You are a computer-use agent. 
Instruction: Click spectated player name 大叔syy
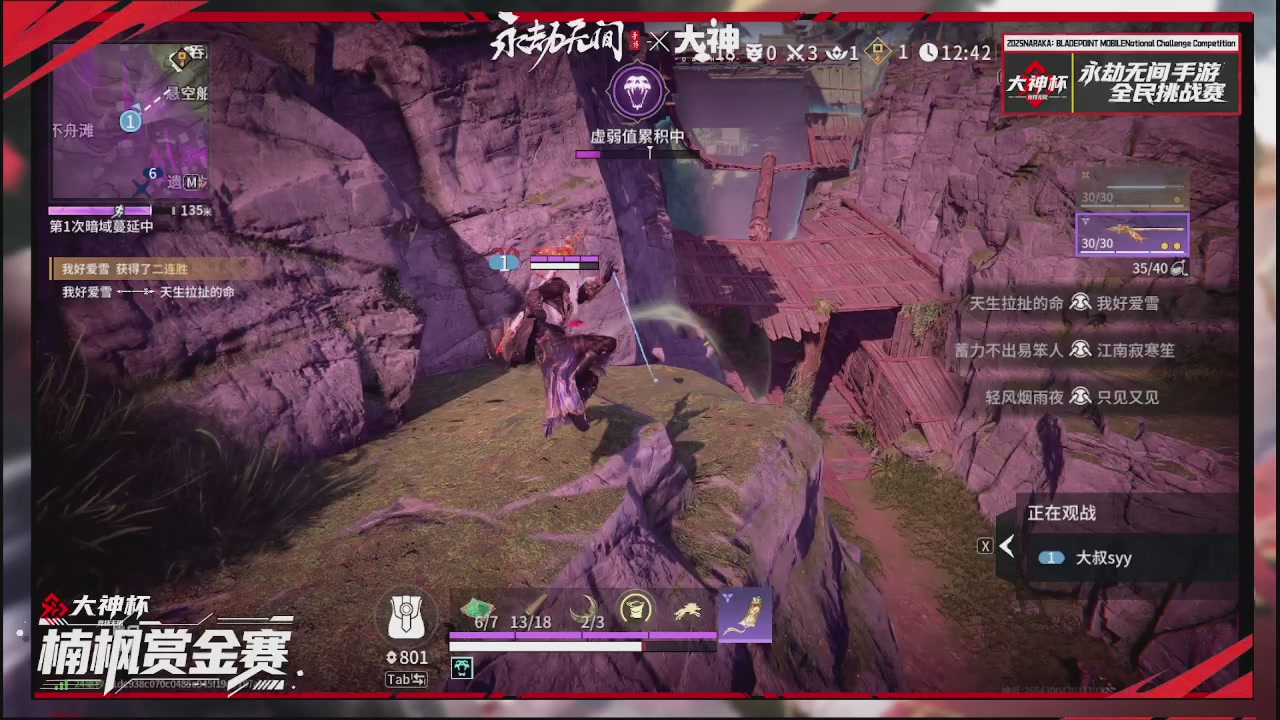1104,558
